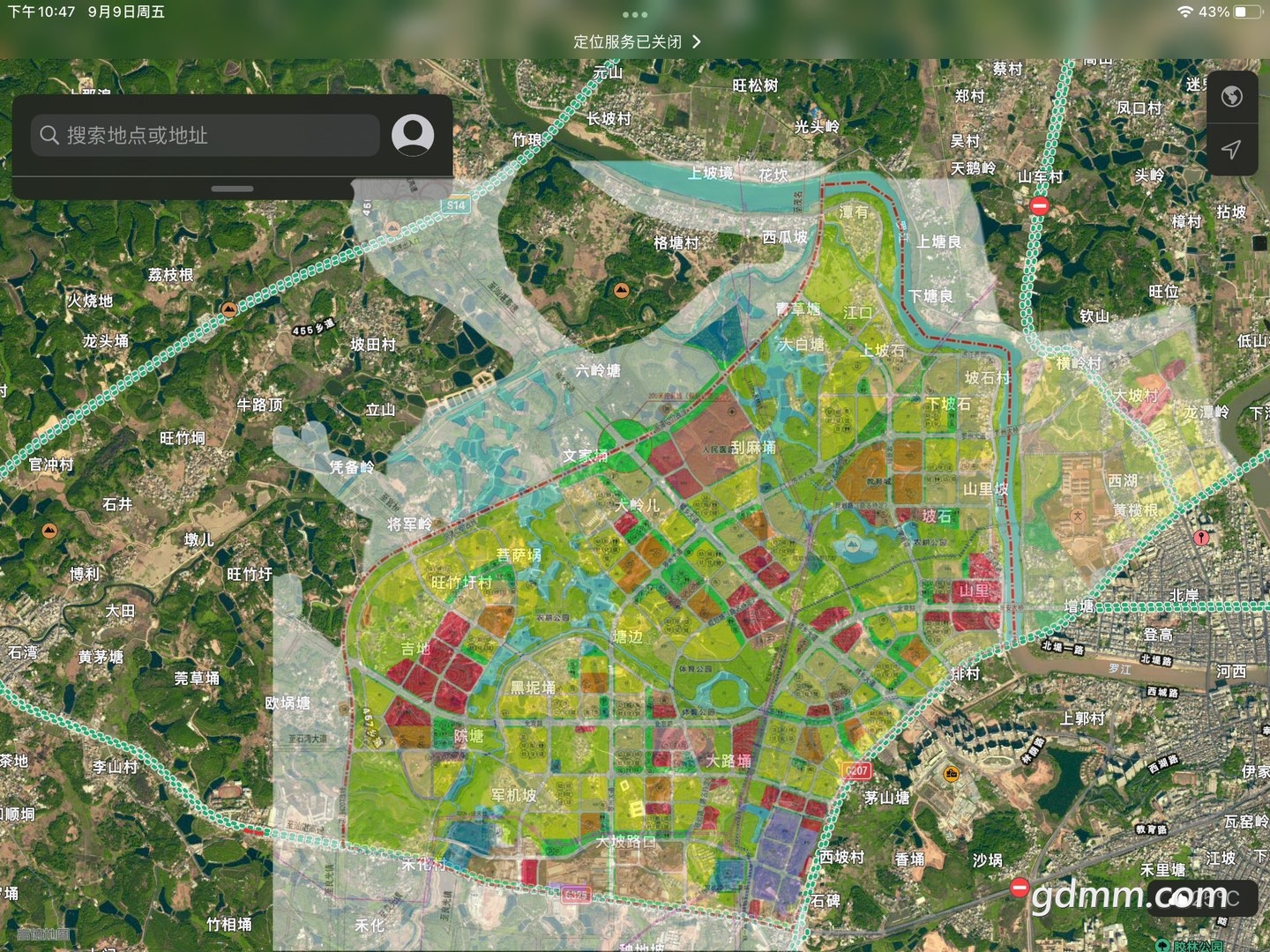Click the search card grabber handle
The height and width of the screenshot is (952, 1270).
pos(233,189)
